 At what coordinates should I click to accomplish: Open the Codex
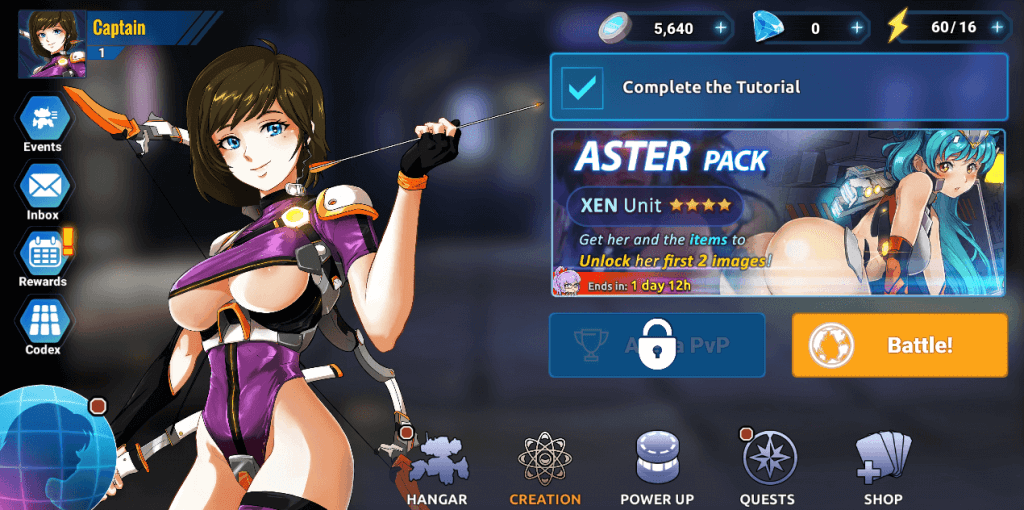(x=43, y=325)
